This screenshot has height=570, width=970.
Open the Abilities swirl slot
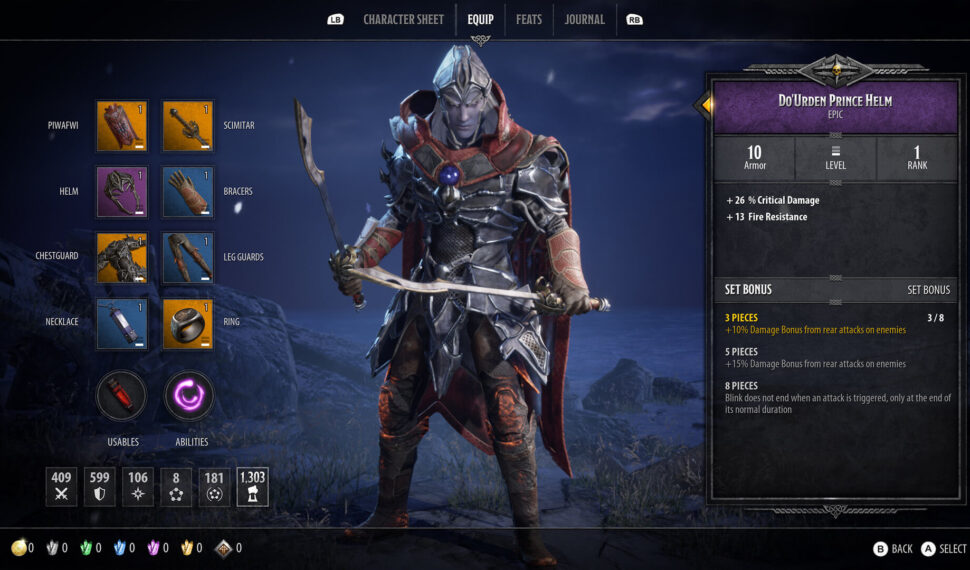point(190,397)
